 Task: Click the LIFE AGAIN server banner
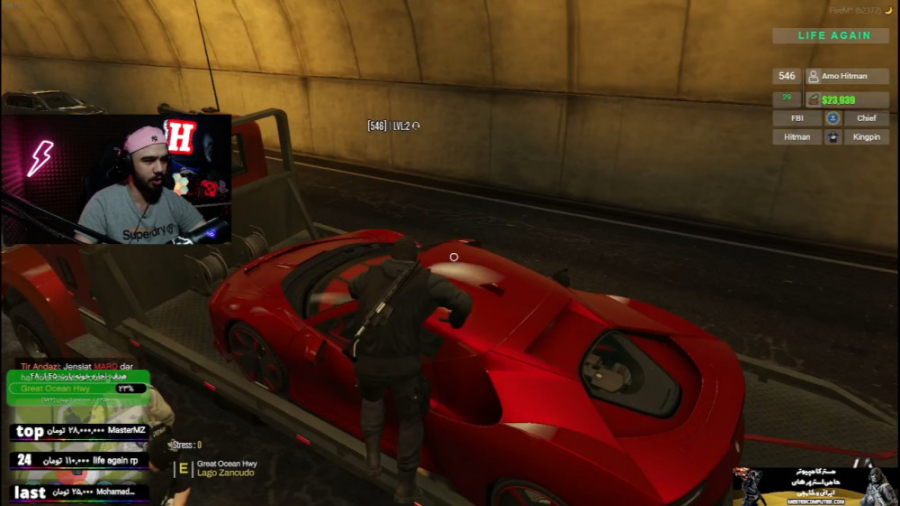pos(834,36)
